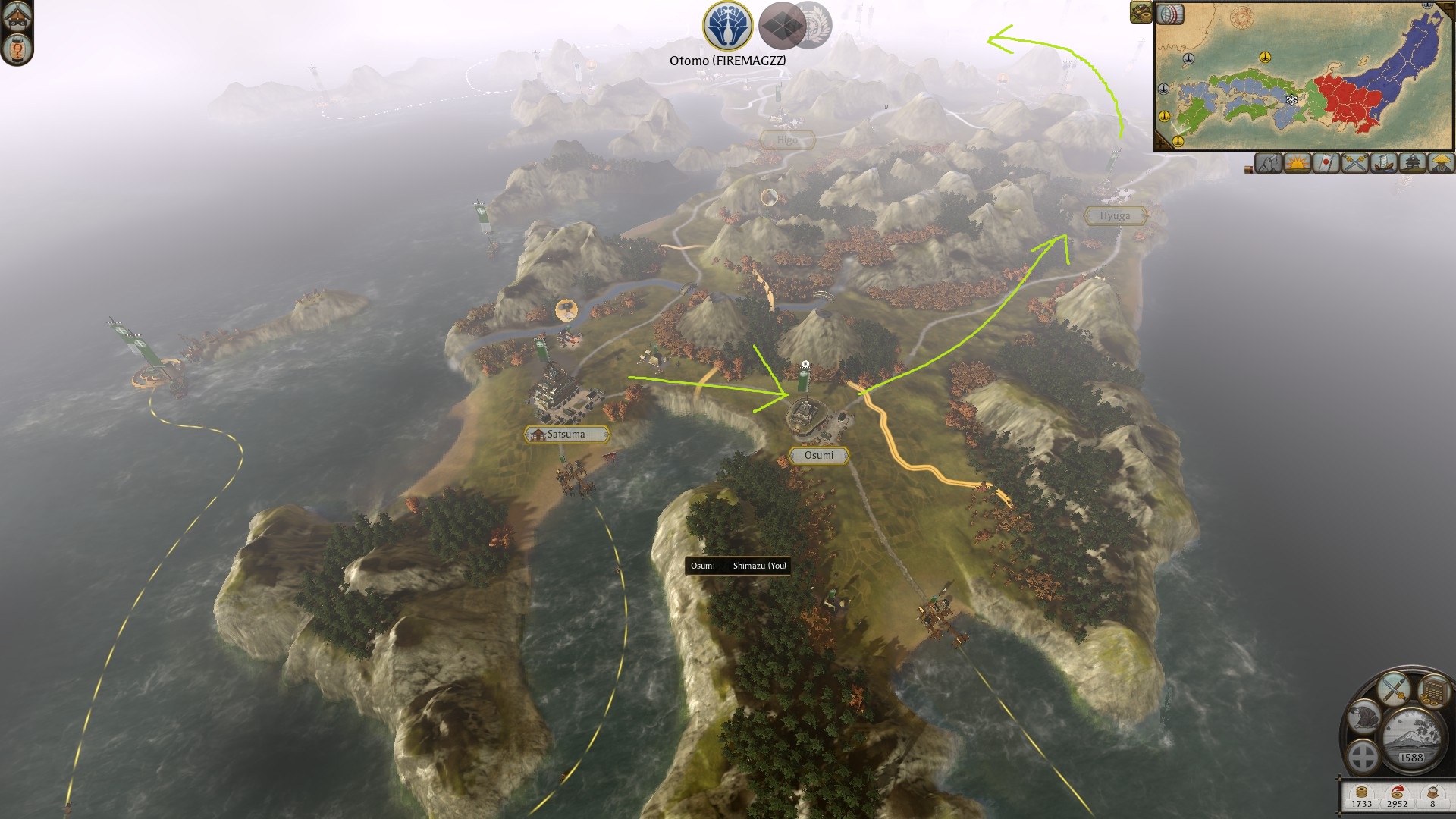Open the game menu with the shrine icon
1456x819 pixels.
tap(16, 15)
